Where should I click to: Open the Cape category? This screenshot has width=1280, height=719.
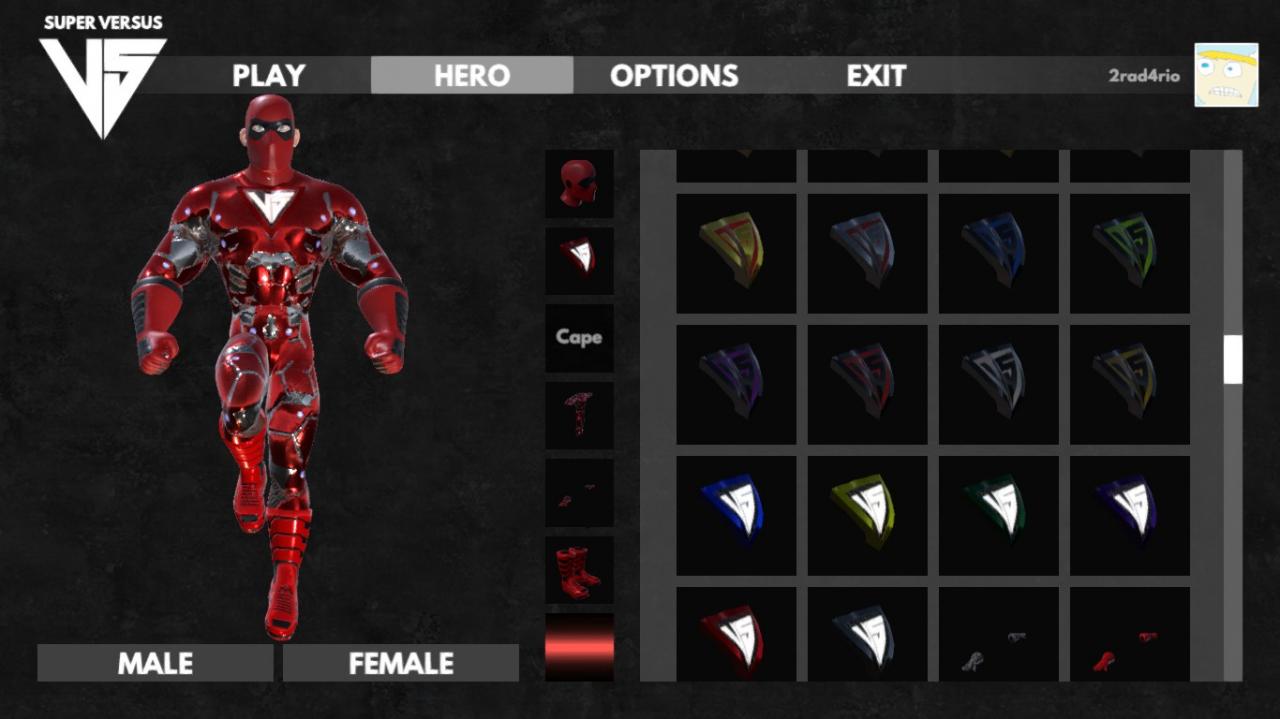tap(579, 338)
